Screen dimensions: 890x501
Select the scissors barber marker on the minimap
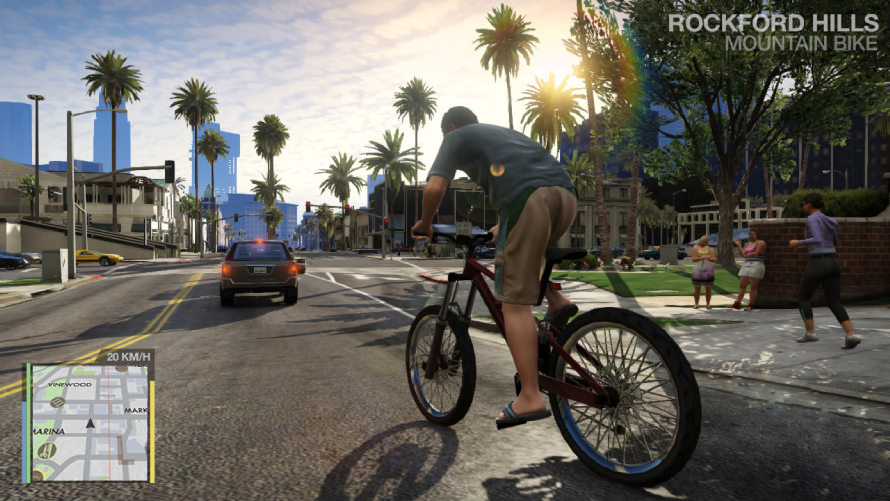pyautogui.click(x=45, y=451)
